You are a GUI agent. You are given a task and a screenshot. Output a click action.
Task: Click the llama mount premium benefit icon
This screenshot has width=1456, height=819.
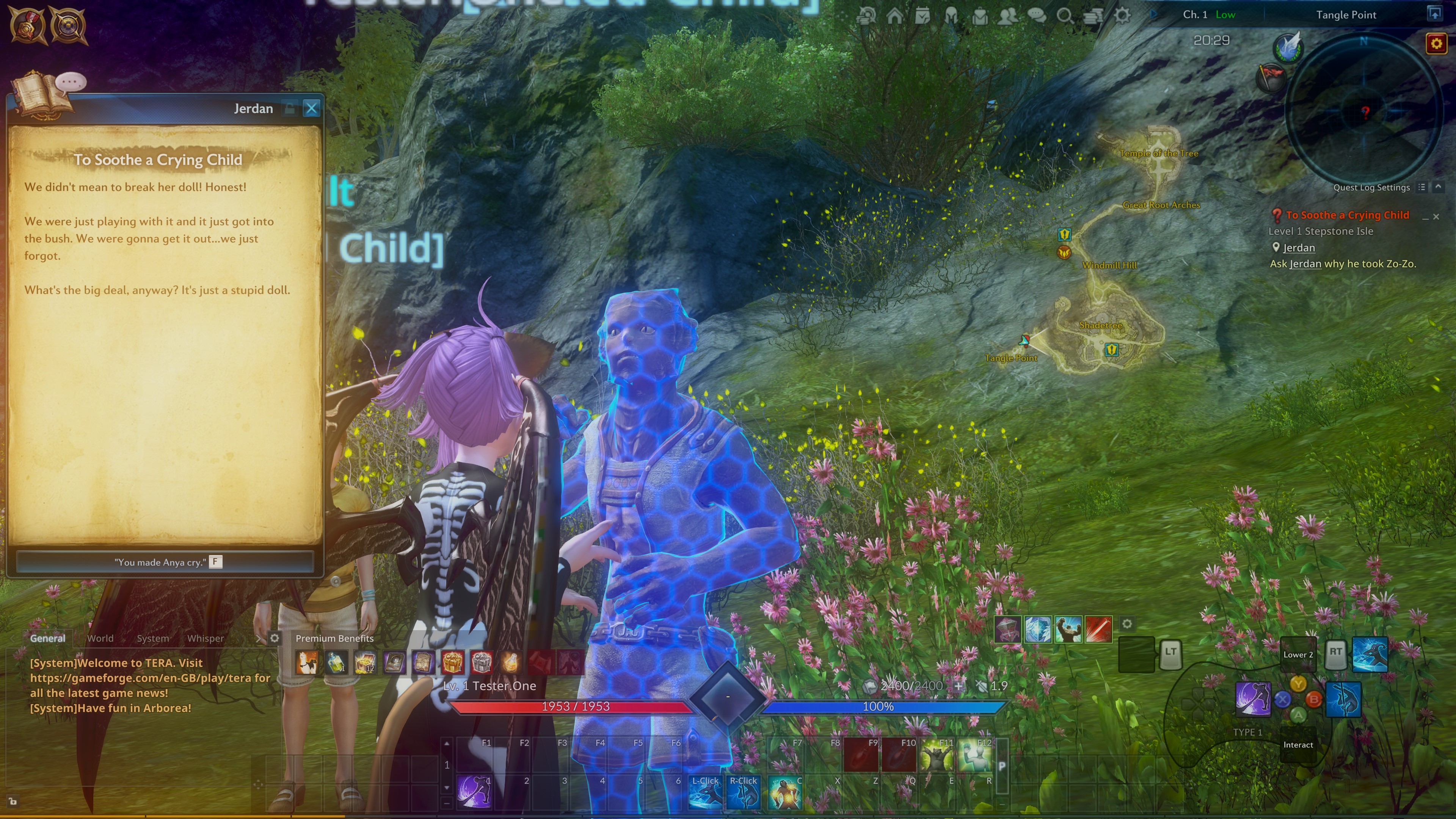pyautogui.click(x=307, y=662)
